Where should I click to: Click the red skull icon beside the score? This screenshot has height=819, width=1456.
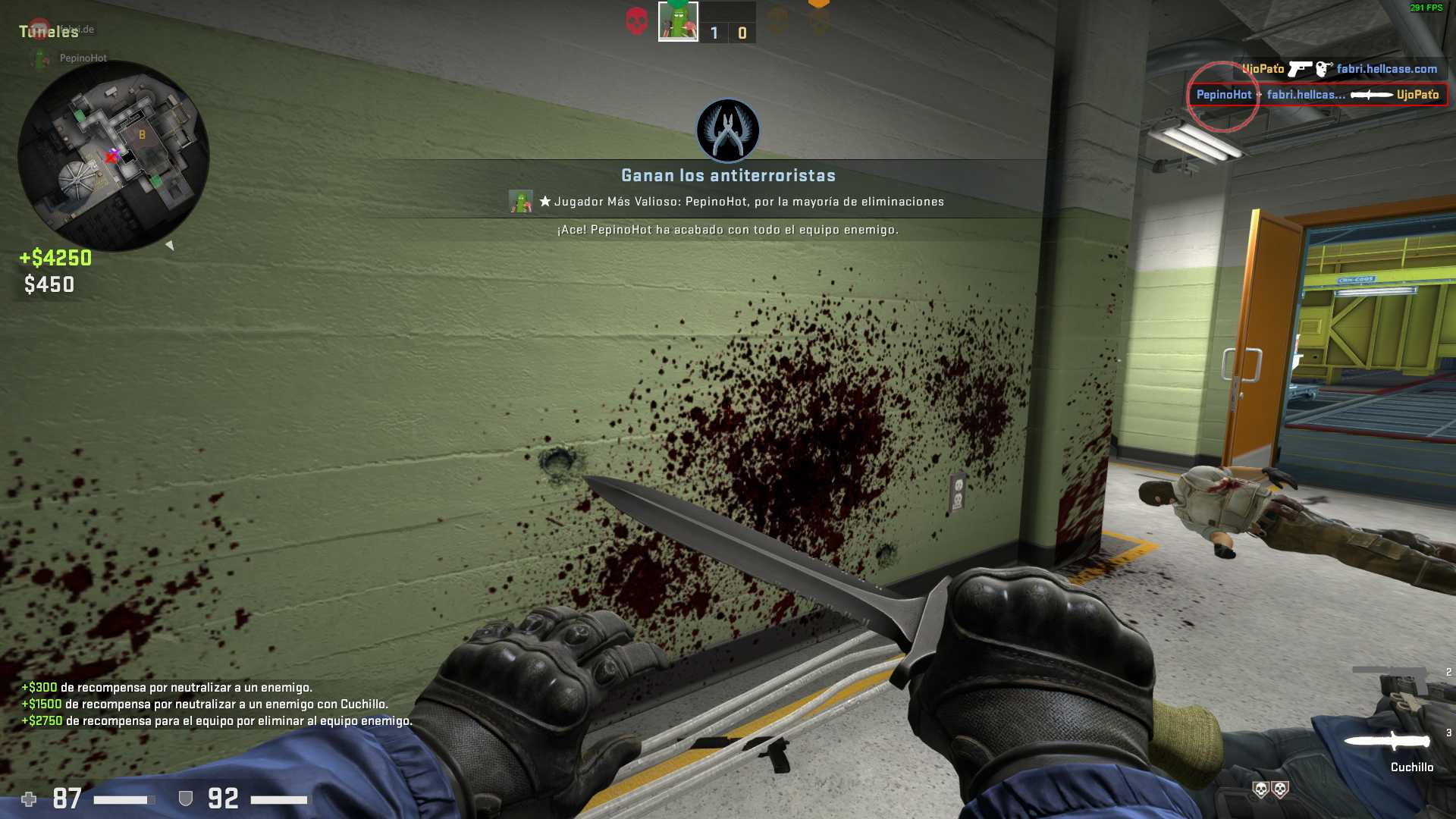tap(637, 21)
